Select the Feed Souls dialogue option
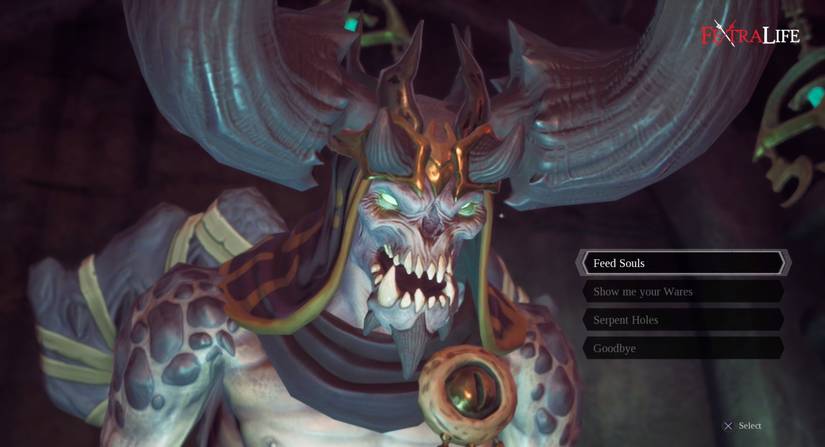The image size is (825, 447). point(683,263)
